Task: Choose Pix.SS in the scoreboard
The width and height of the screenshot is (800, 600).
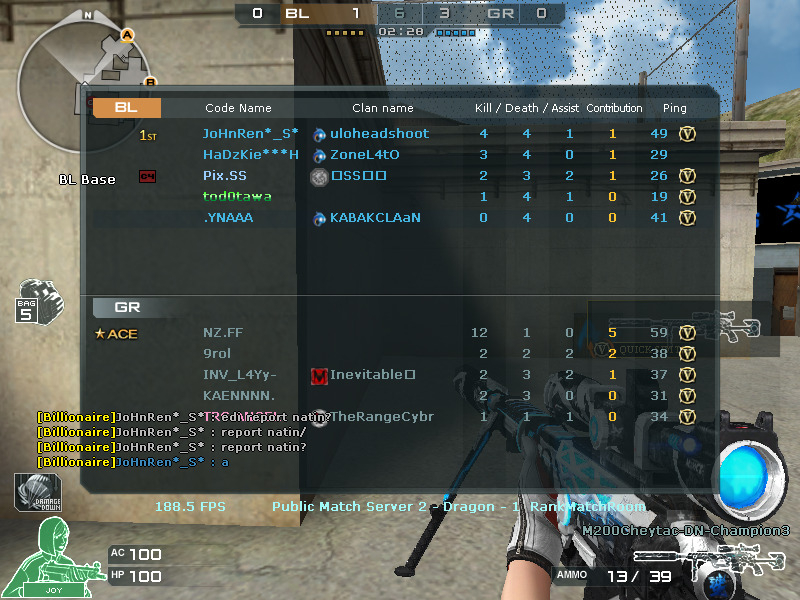Action: 223,176
